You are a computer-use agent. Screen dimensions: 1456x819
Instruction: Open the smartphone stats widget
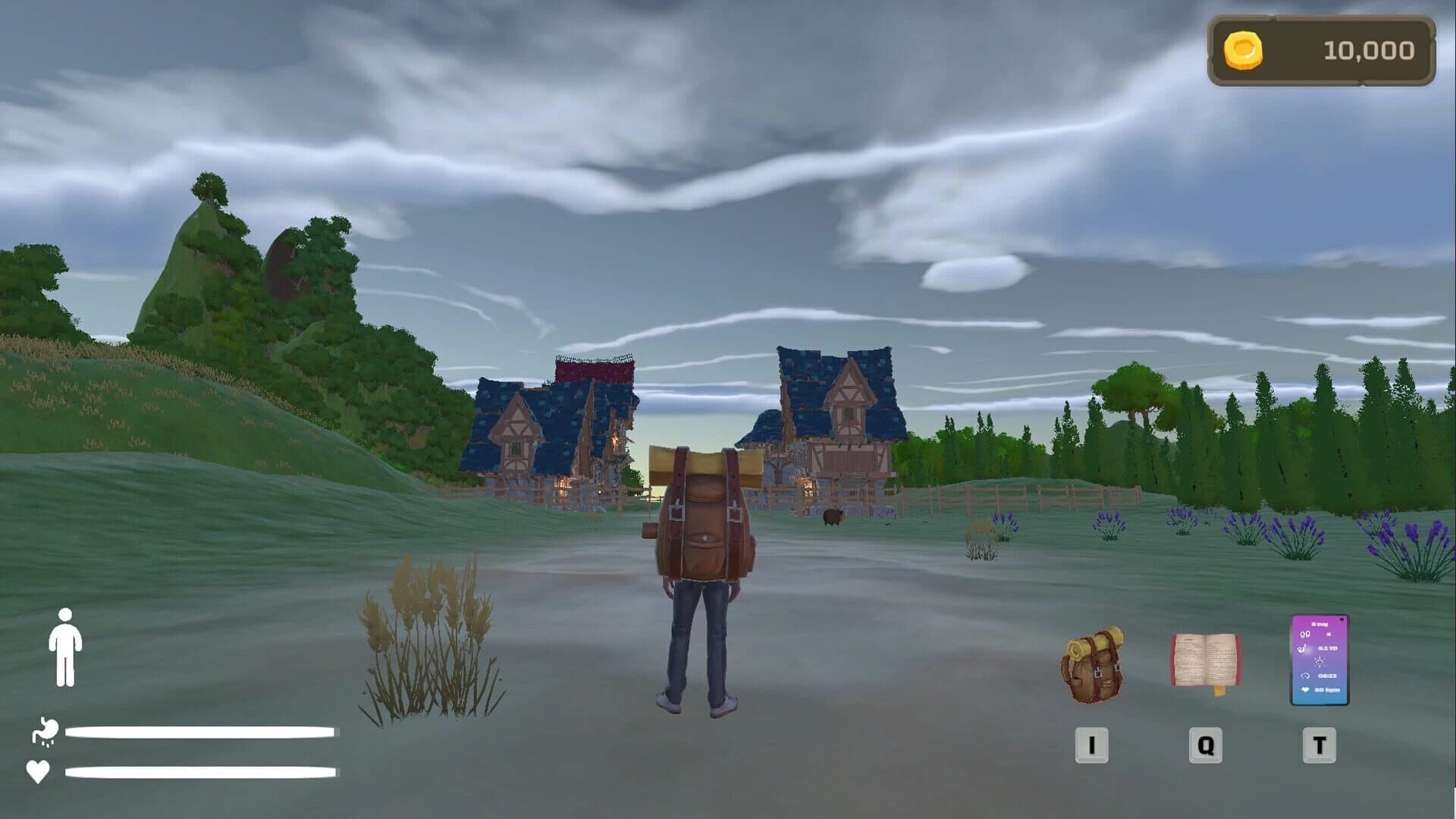[x=1319, y=658]
